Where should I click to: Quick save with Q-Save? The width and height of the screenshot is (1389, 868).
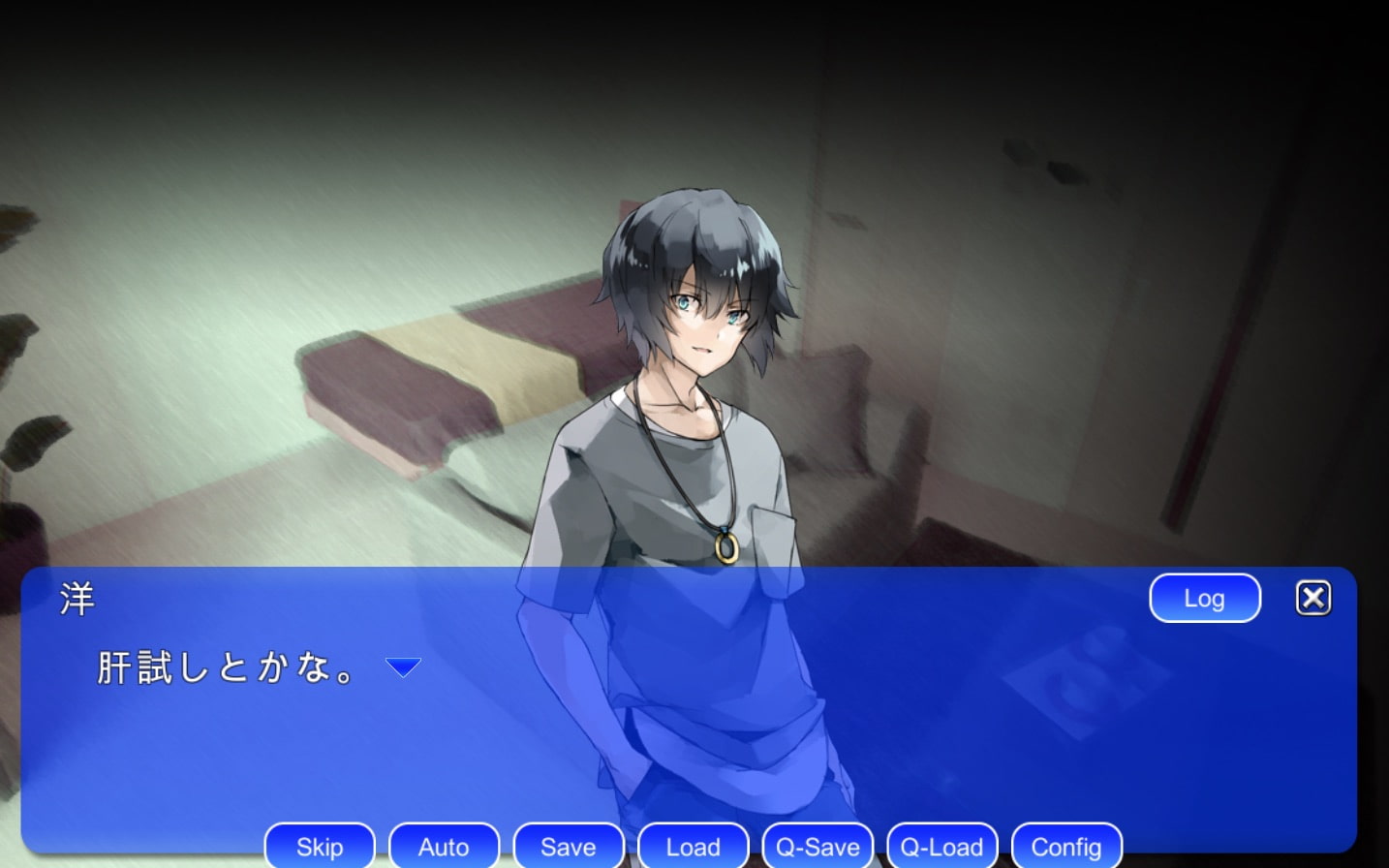point(818,847)
